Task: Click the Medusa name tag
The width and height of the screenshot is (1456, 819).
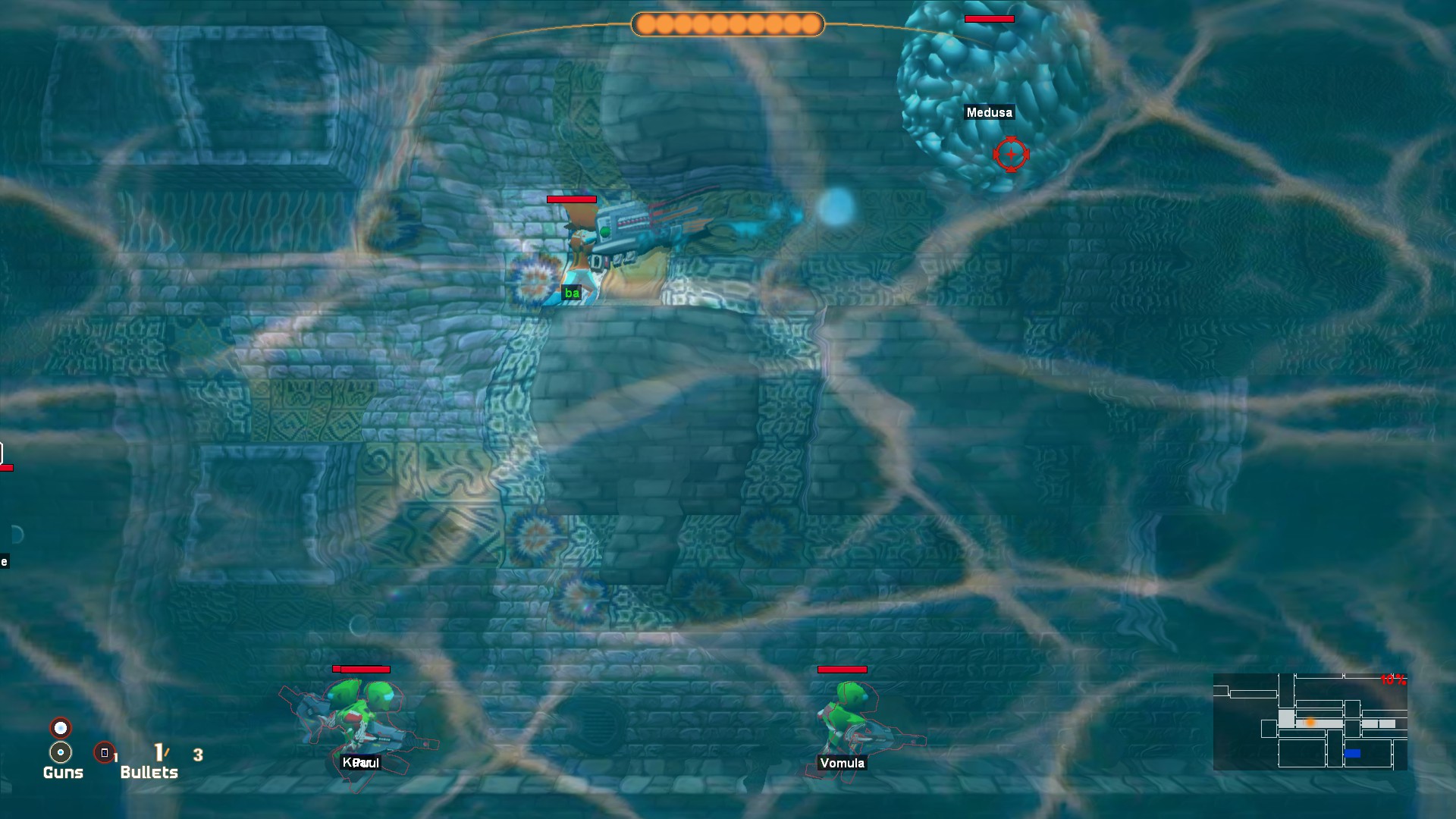Action: (990, 112)
